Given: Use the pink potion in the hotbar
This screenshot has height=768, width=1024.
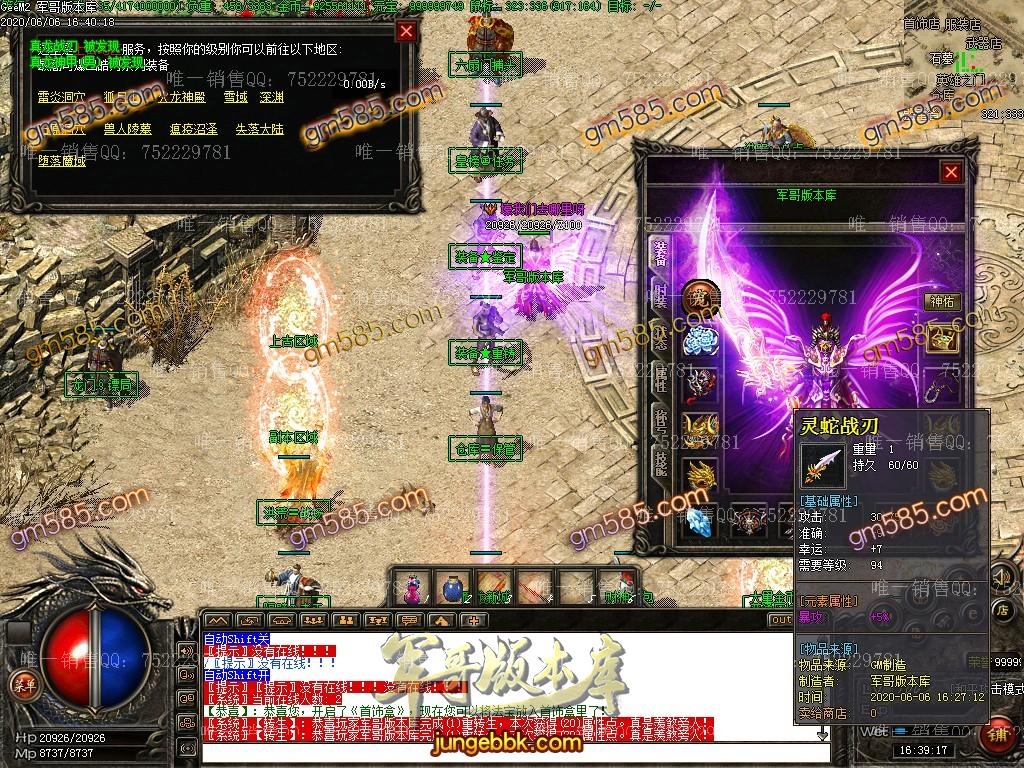Looking at the screenshot, I should [x=411, y=588].
